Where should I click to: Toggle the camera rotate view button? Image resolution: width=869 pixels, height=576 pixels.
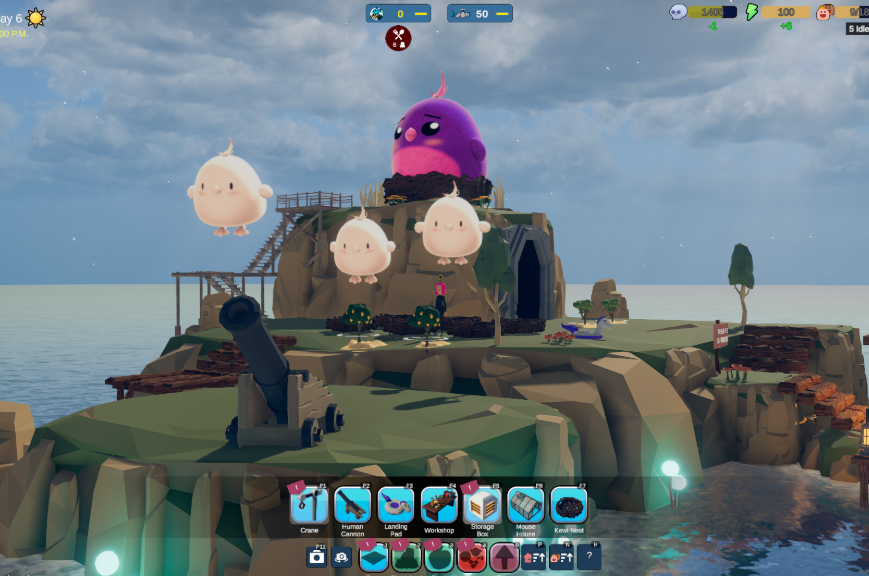tap(342, 557)
